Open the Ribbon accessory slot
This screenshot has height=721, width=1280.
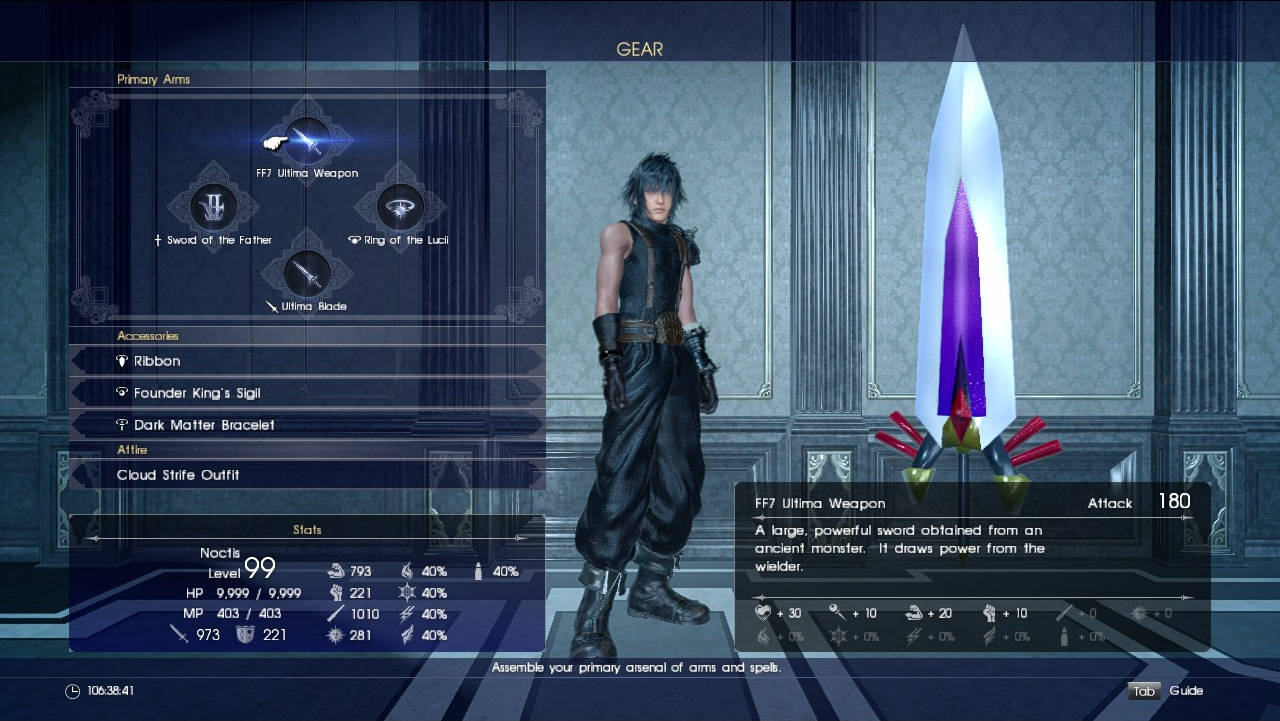point(307,361)
